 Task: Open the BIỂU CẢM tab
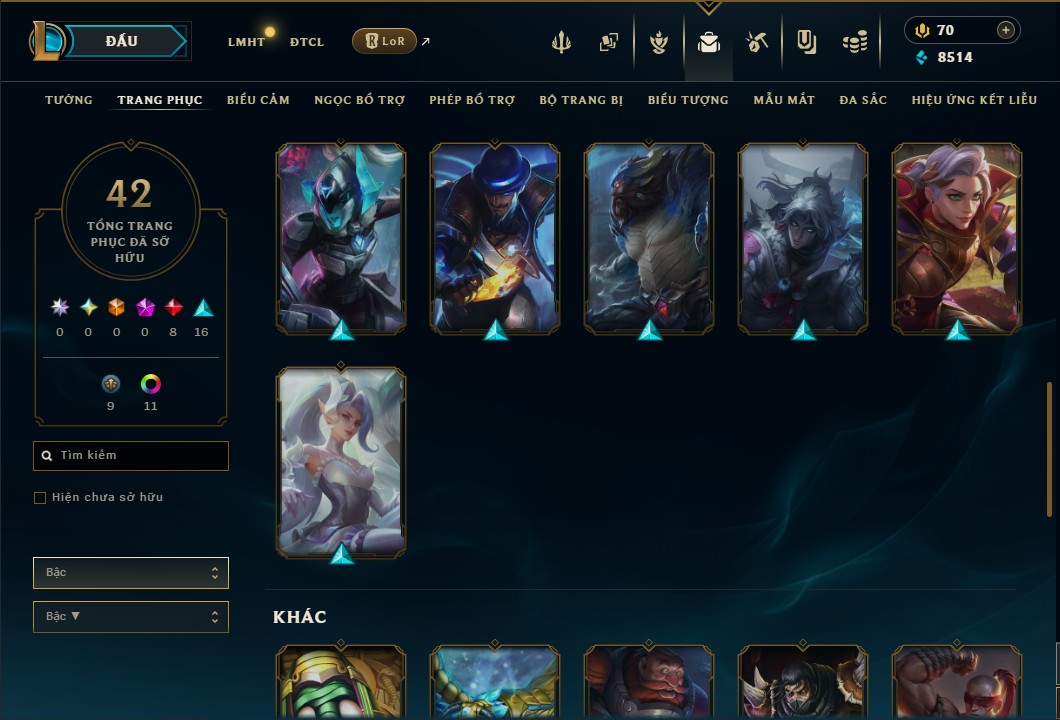point(258,100)
